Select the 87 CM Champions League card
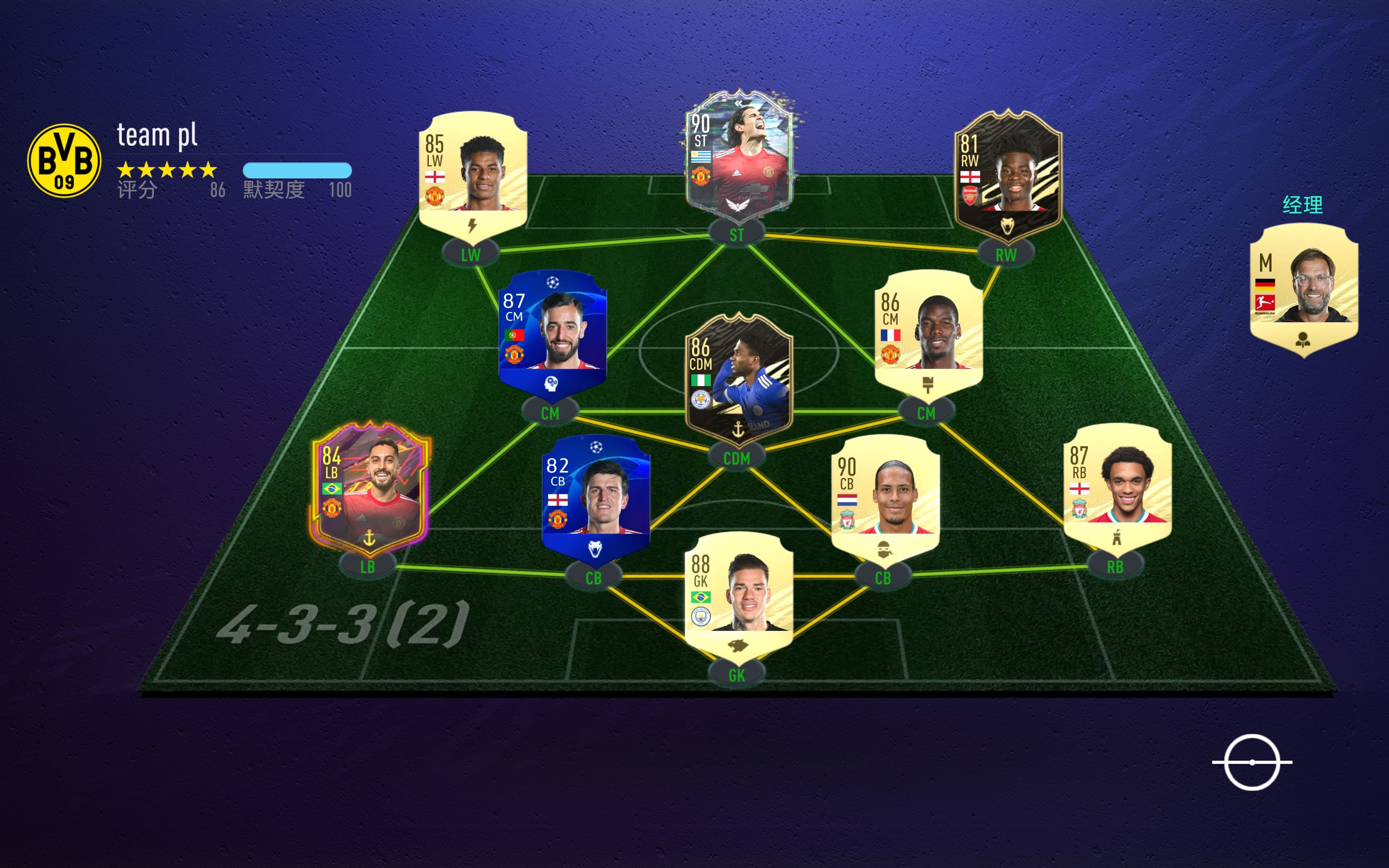The image size is (1389, 868). click(552, 334)
